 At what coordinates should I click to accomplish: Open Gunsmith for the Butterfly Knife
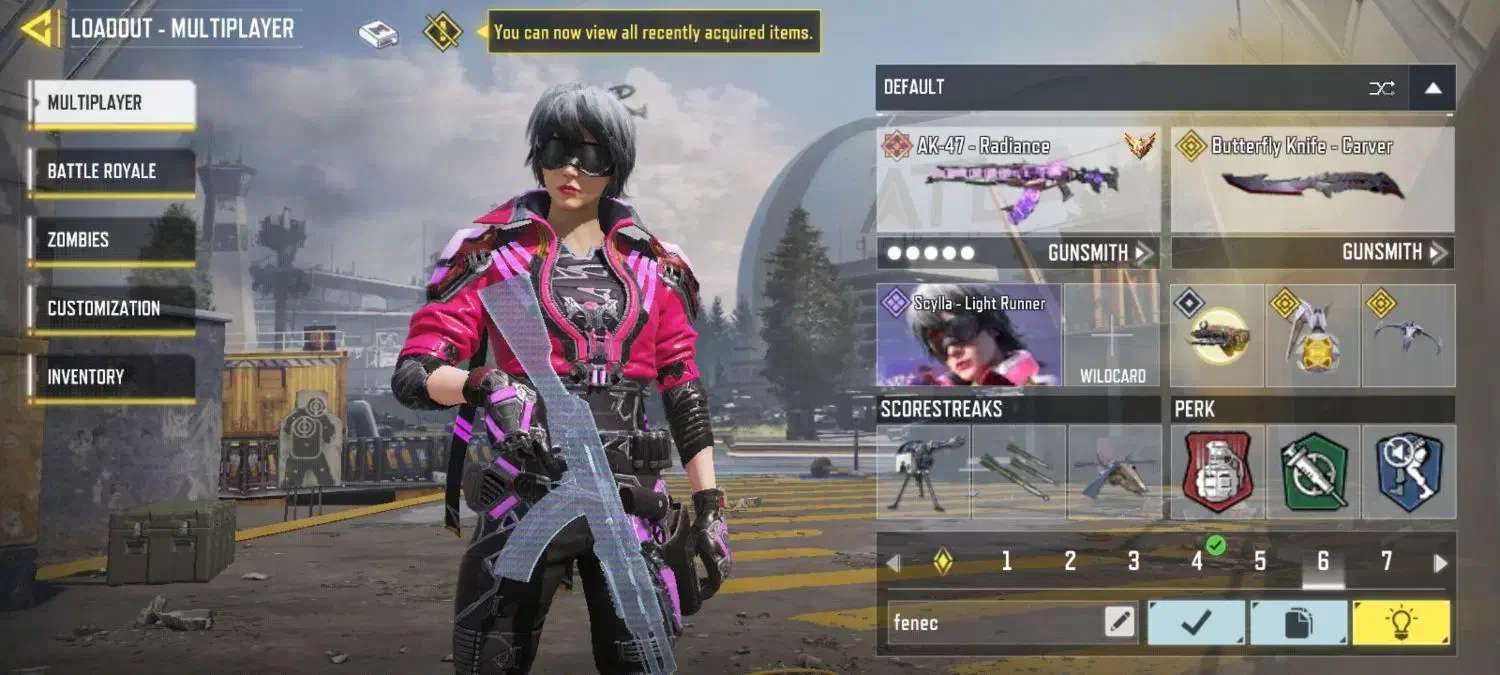(x=1394, y=253)
